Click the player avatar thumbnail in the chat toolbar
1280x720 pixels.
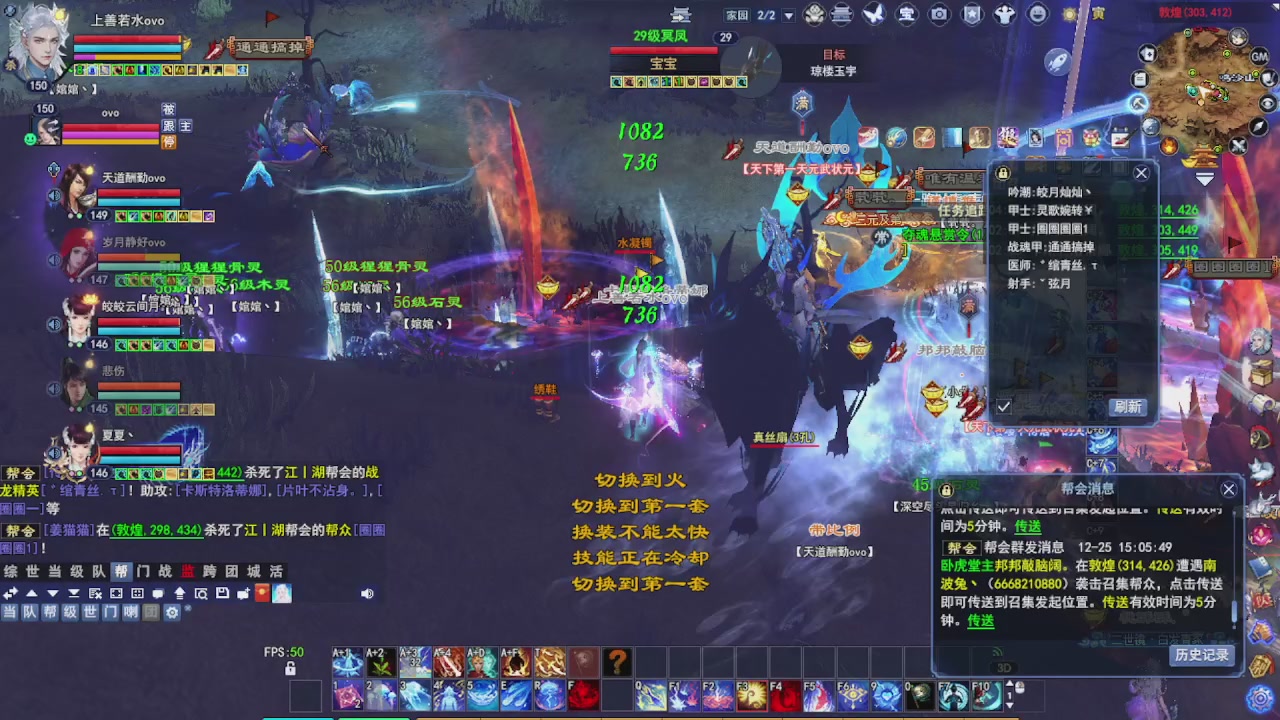click(281, 593)
